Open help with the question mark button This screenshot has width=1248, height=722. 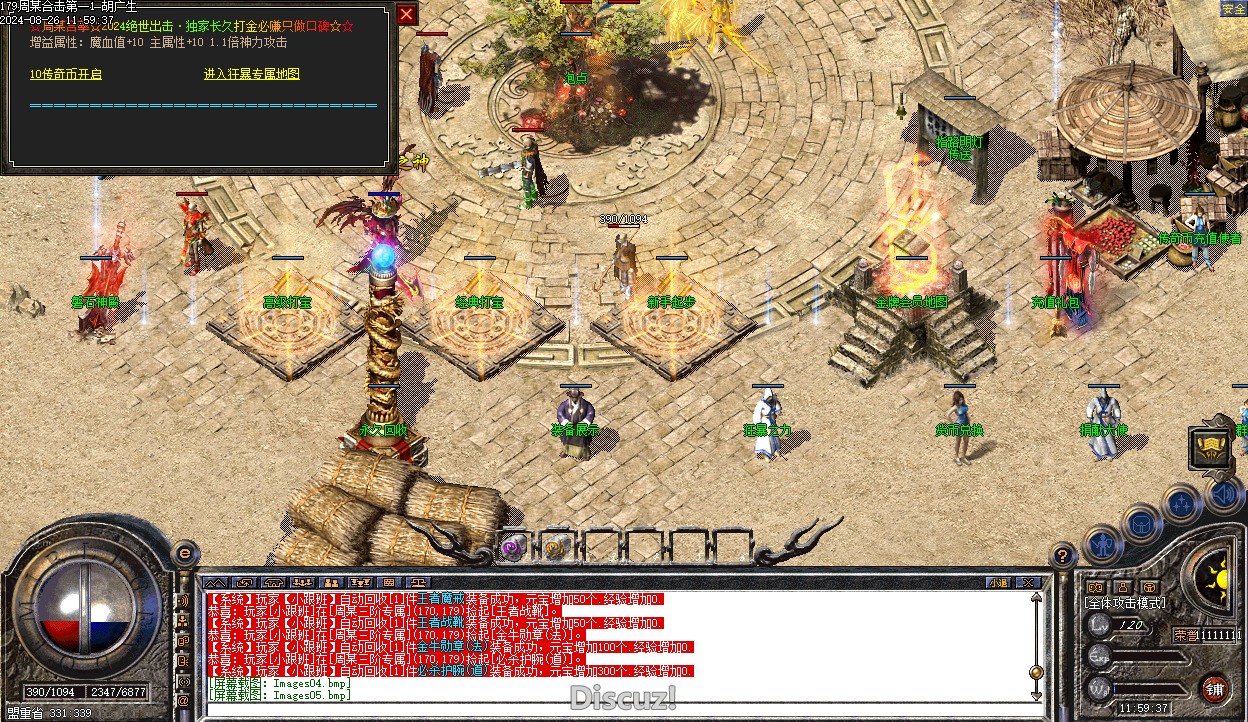(1063, 555)
